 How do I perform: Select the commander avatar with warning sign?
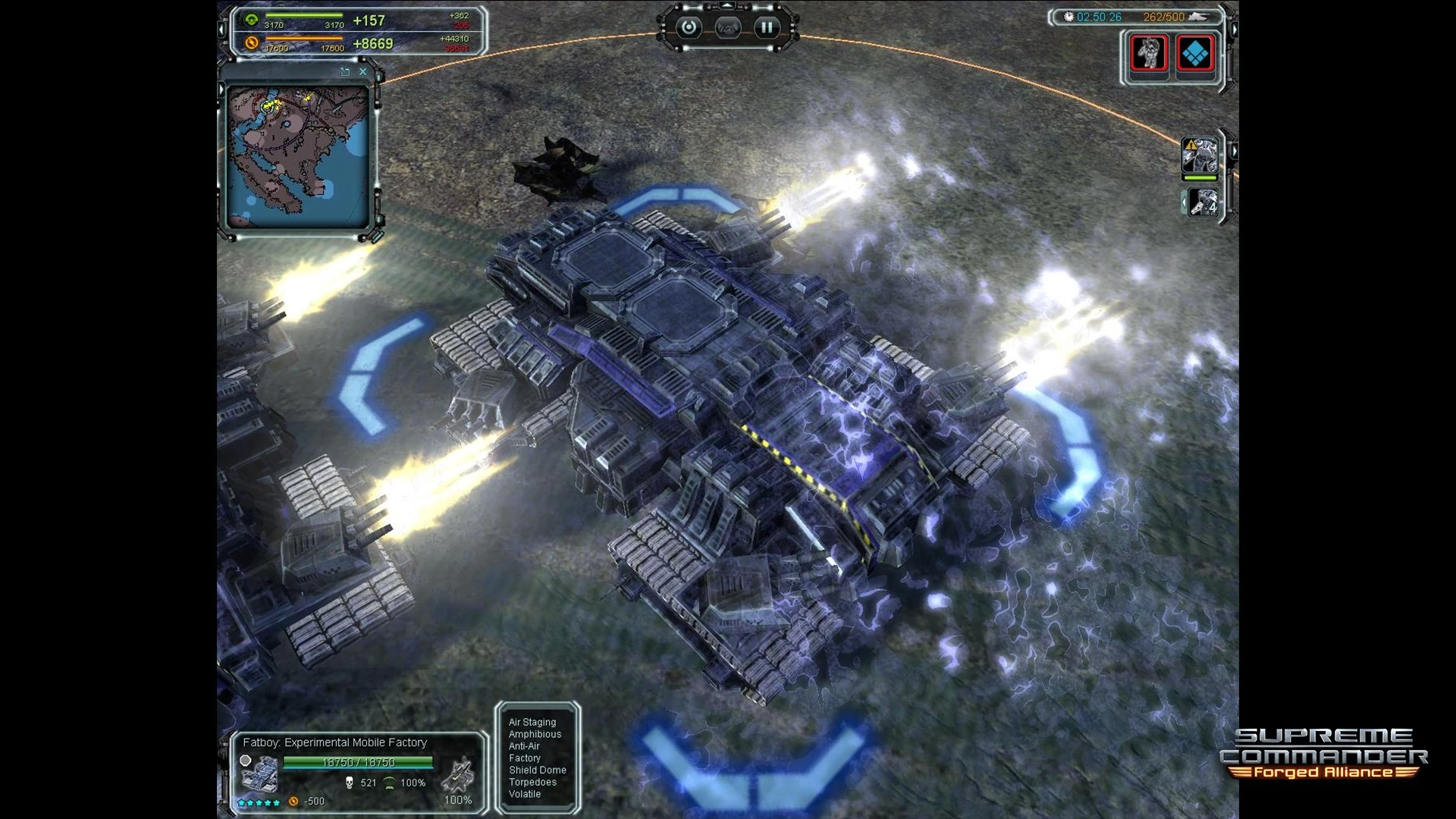tap(1200, 156)
